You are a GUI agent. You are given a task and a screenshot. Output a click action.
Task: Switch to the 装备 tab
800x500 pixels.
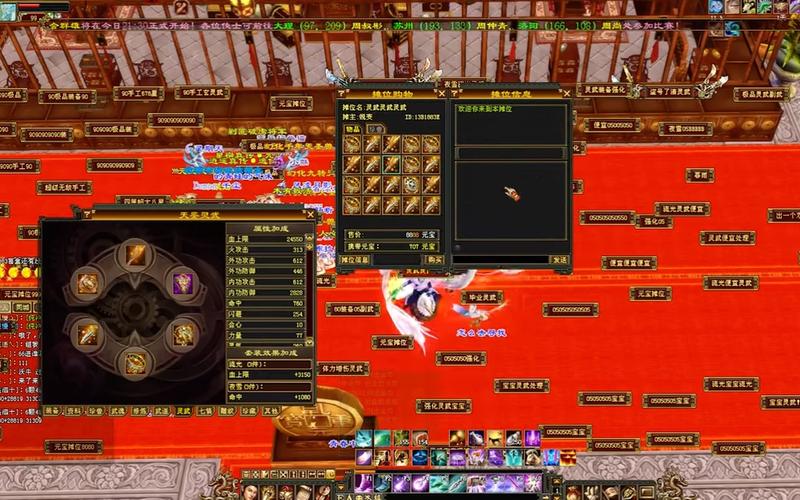tap(51, 410)
